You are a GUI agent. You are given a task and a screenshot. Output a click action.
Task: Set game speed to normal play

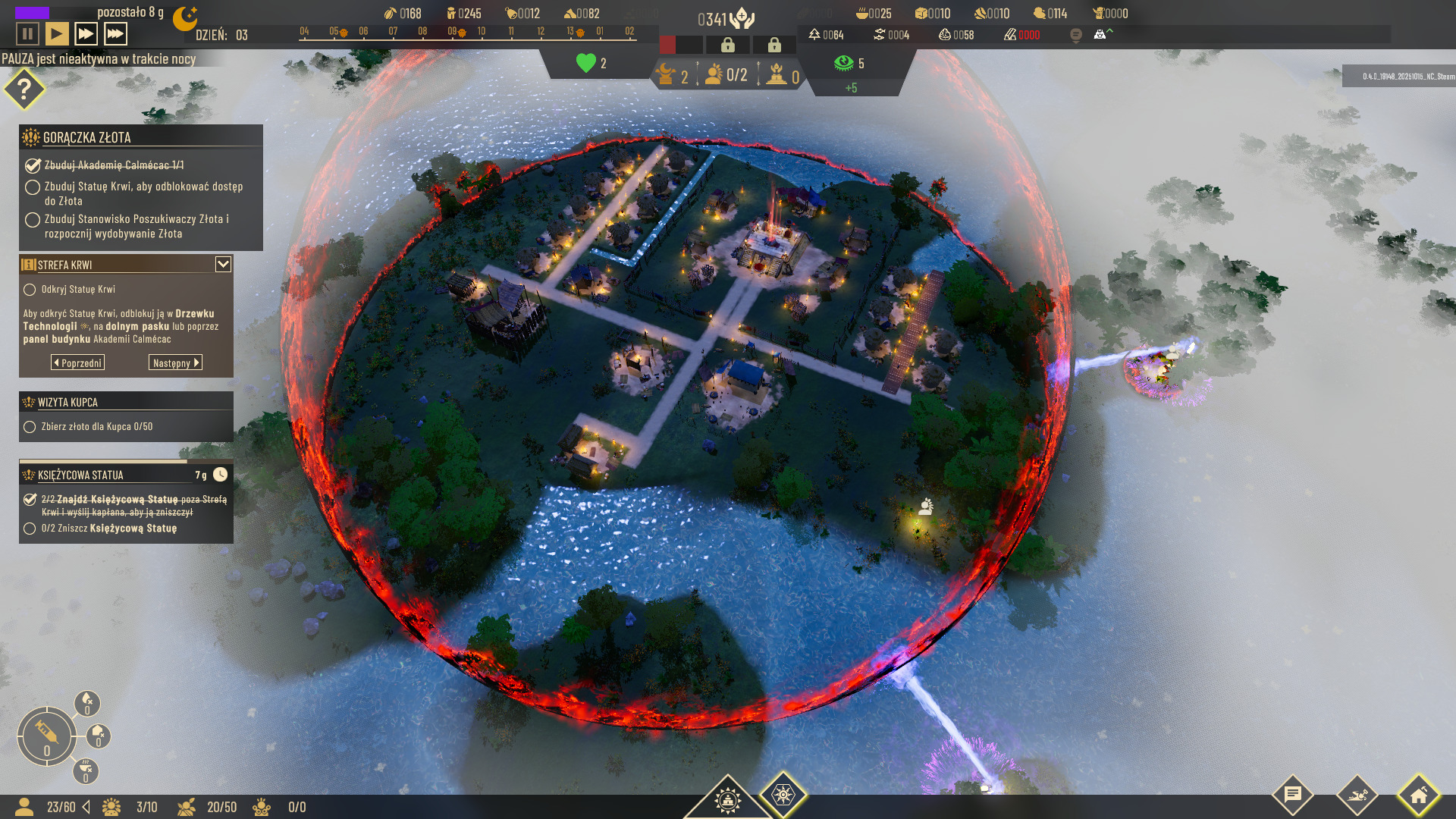(x=56, y=34)
